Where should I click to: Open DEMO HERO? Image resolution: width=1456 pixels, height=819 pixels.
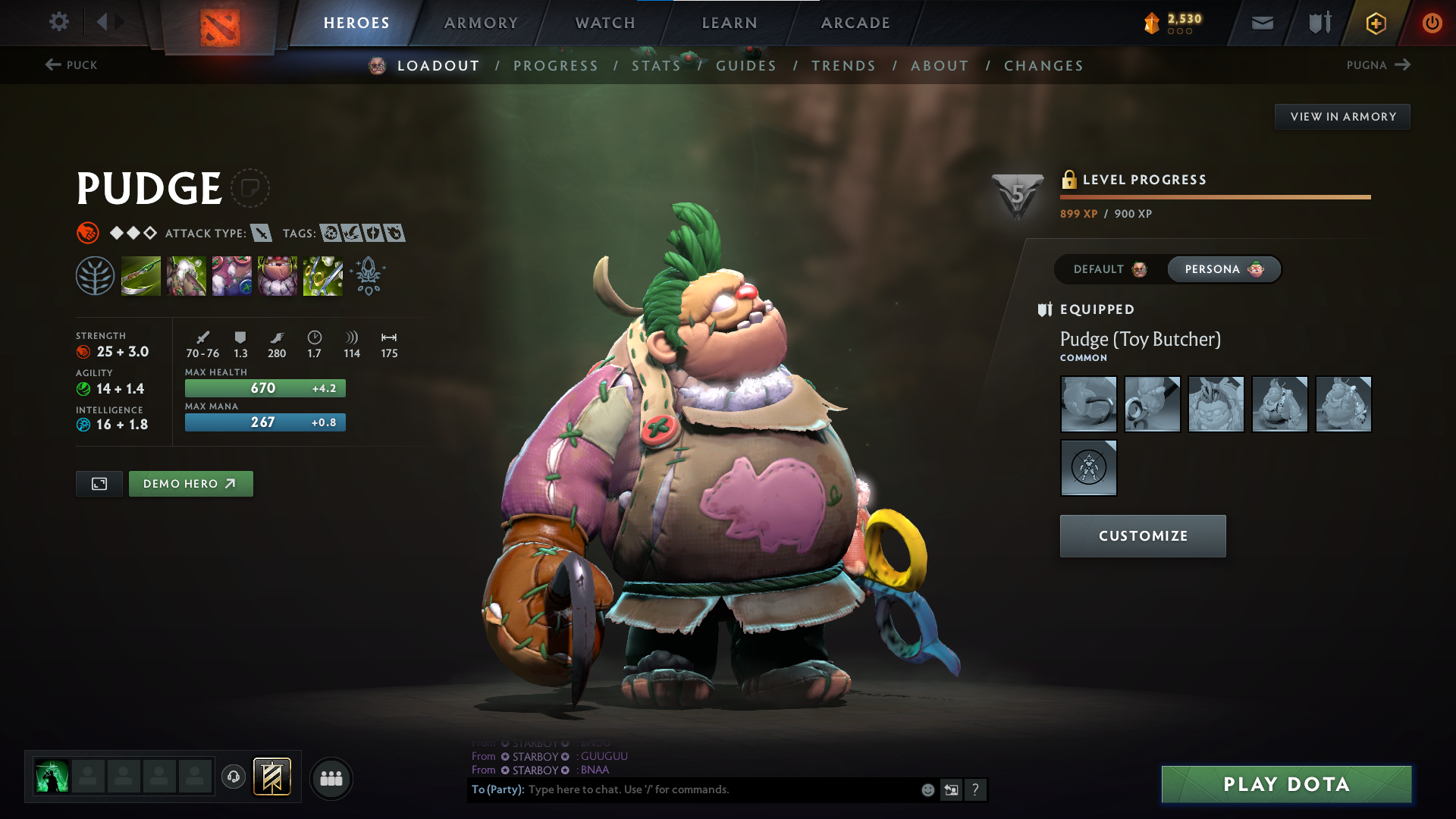[x=190, y=483]
